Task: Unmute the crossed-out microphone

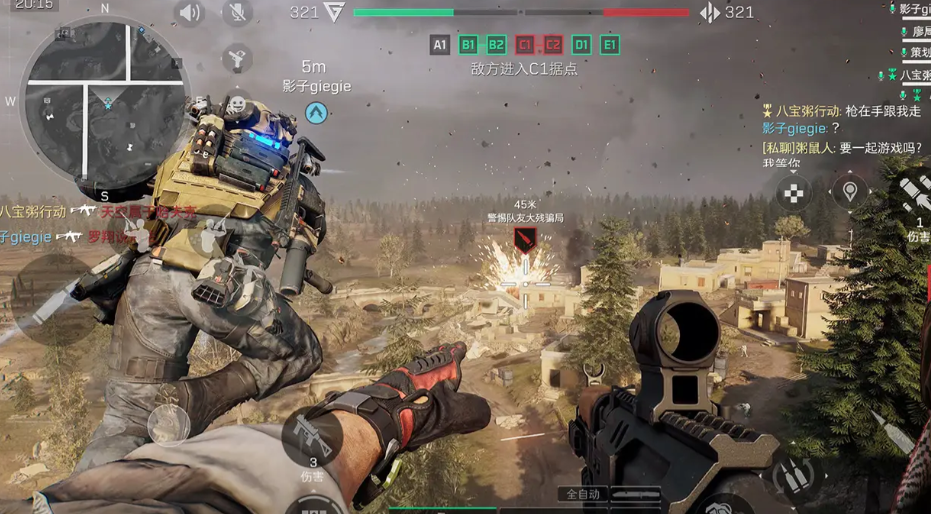Action: [x=238, y=13]
